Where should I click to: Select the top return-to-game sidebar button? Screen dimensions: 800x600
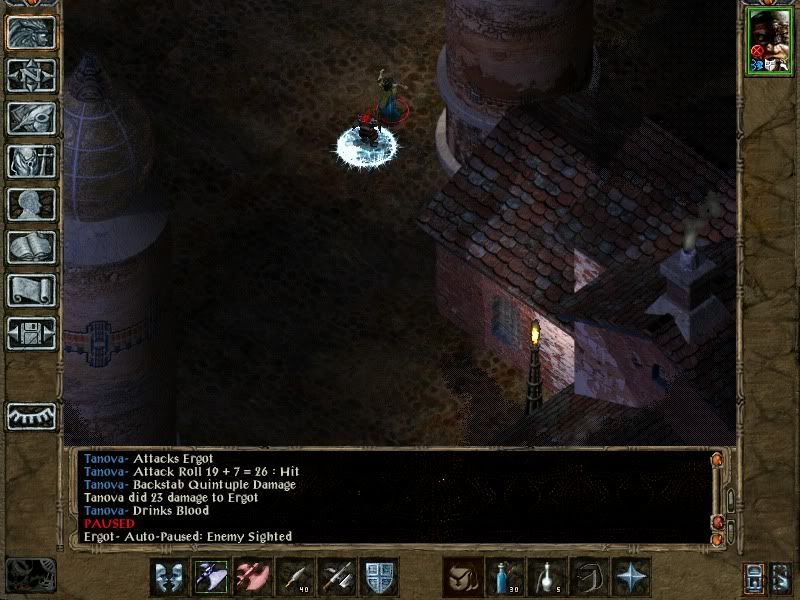point(32,32)
